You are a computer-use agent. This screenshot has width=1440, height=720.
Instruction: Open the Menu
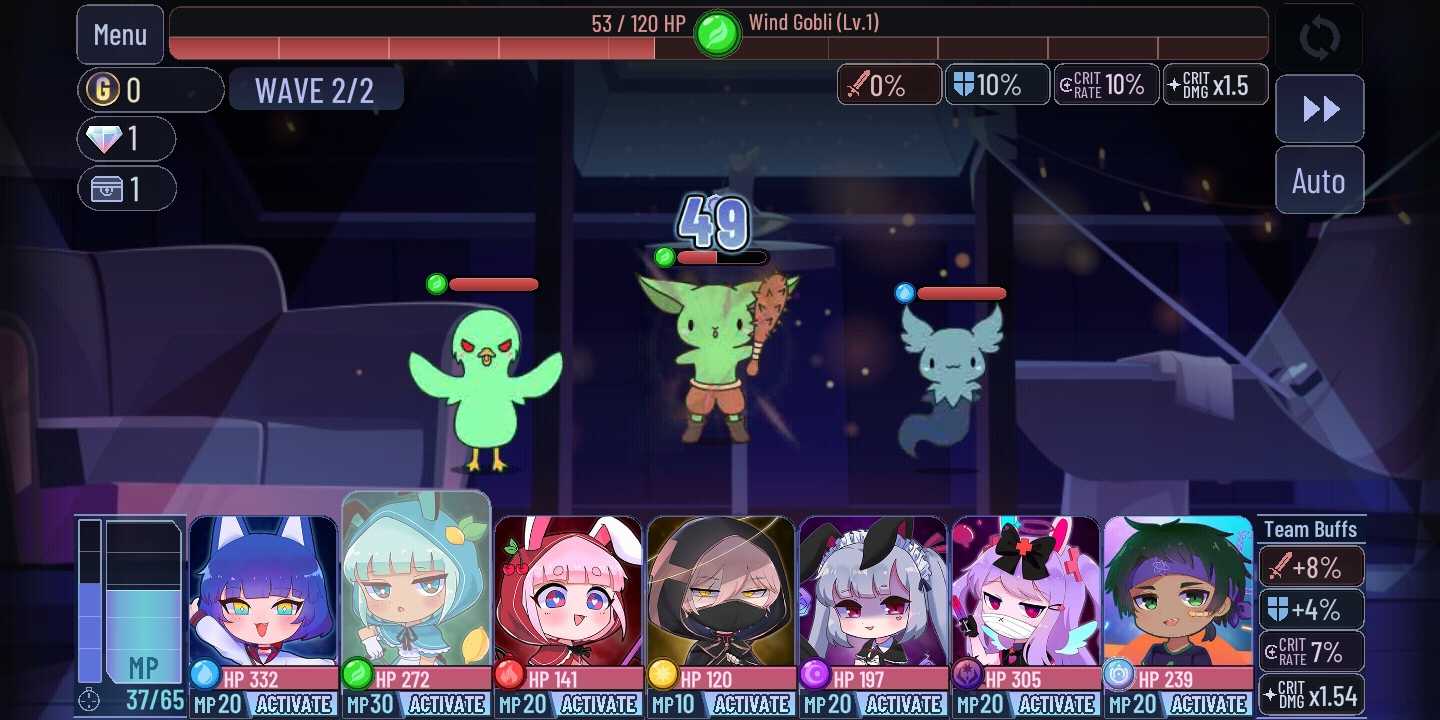pyautogui.click(x=119, y=34)
